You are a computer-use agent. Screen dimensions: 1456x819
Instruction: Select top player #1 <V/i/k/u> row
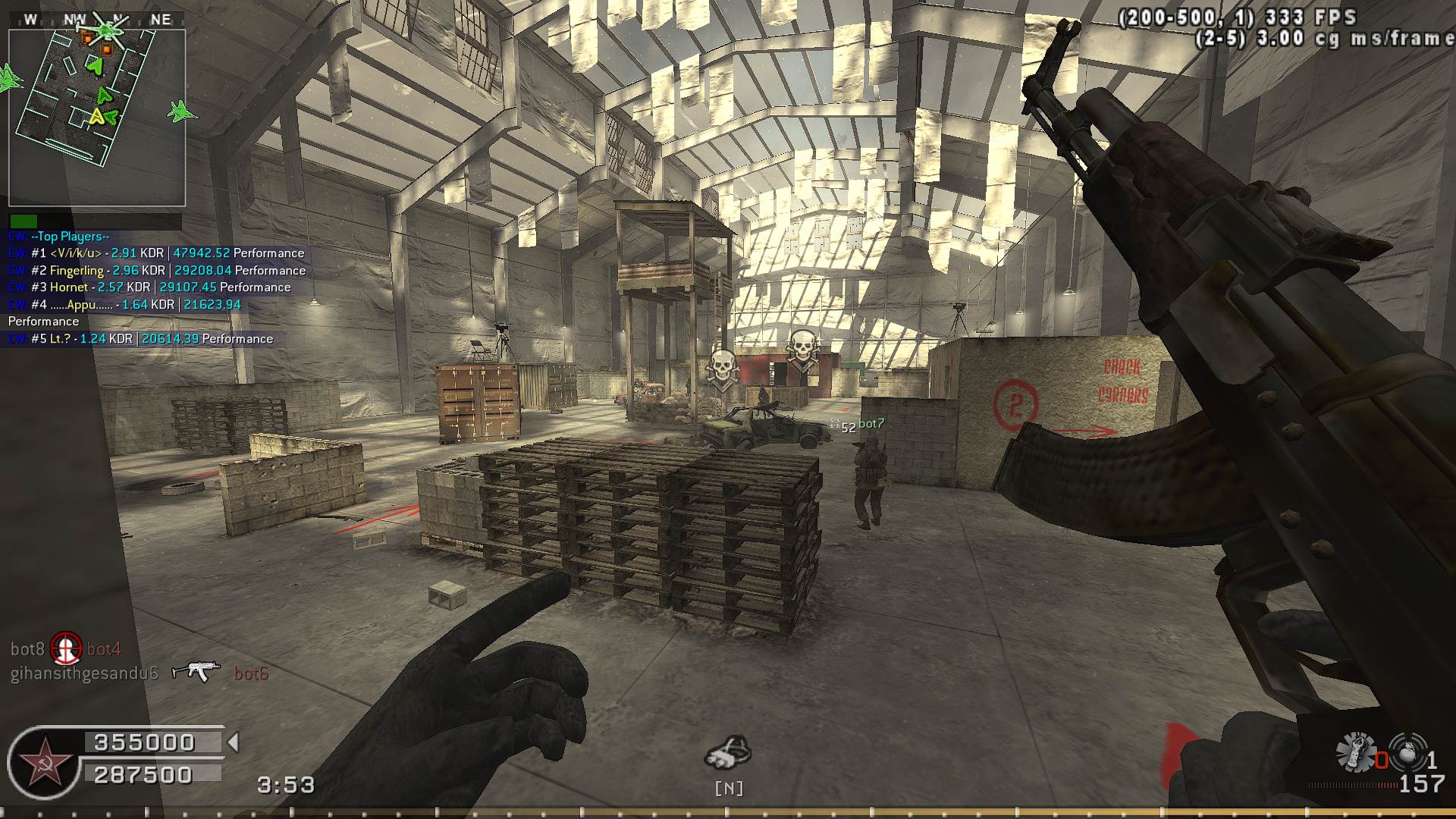[156, 253]
